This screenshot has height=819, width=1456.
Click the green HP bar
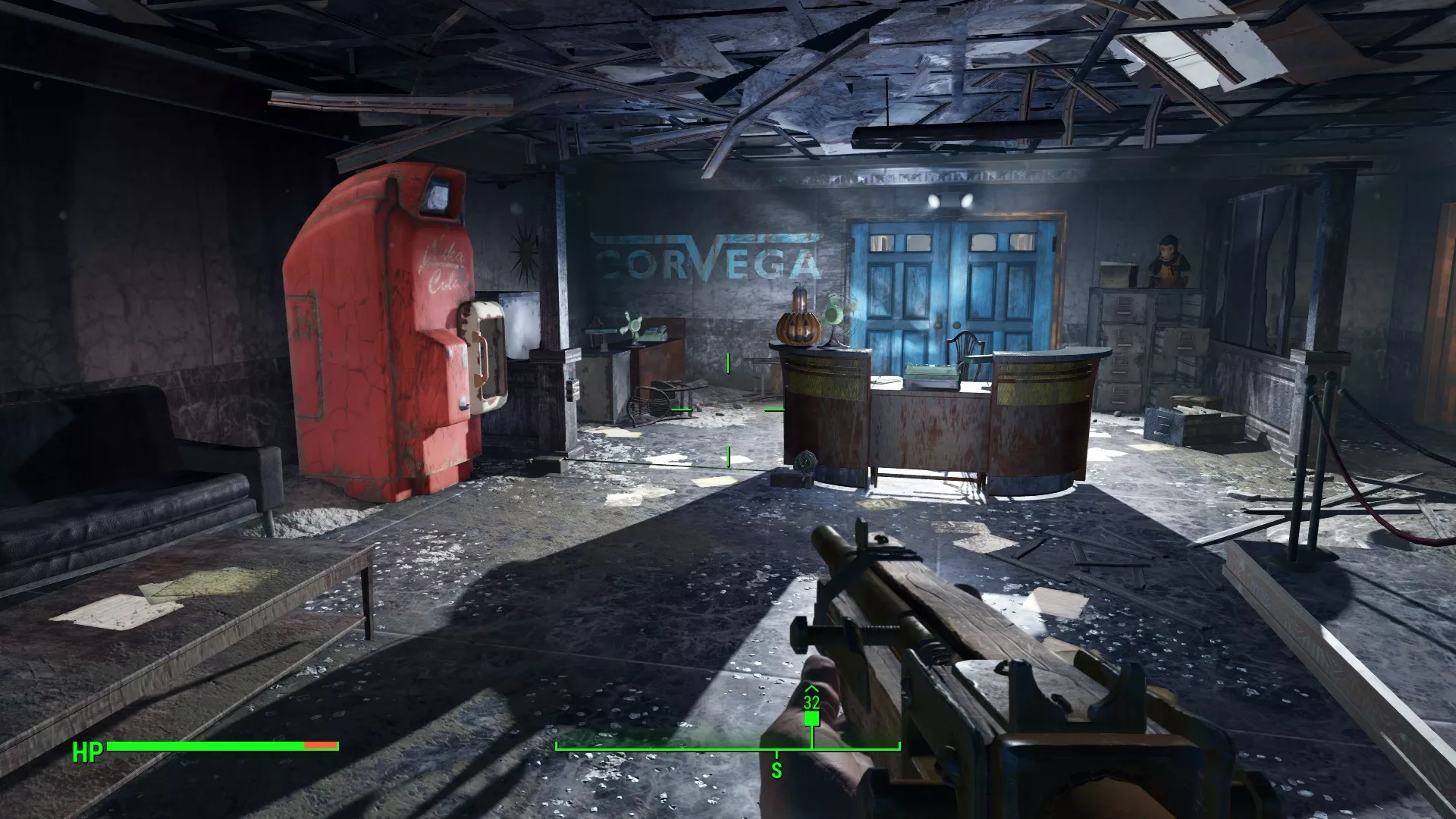[205, 747]
